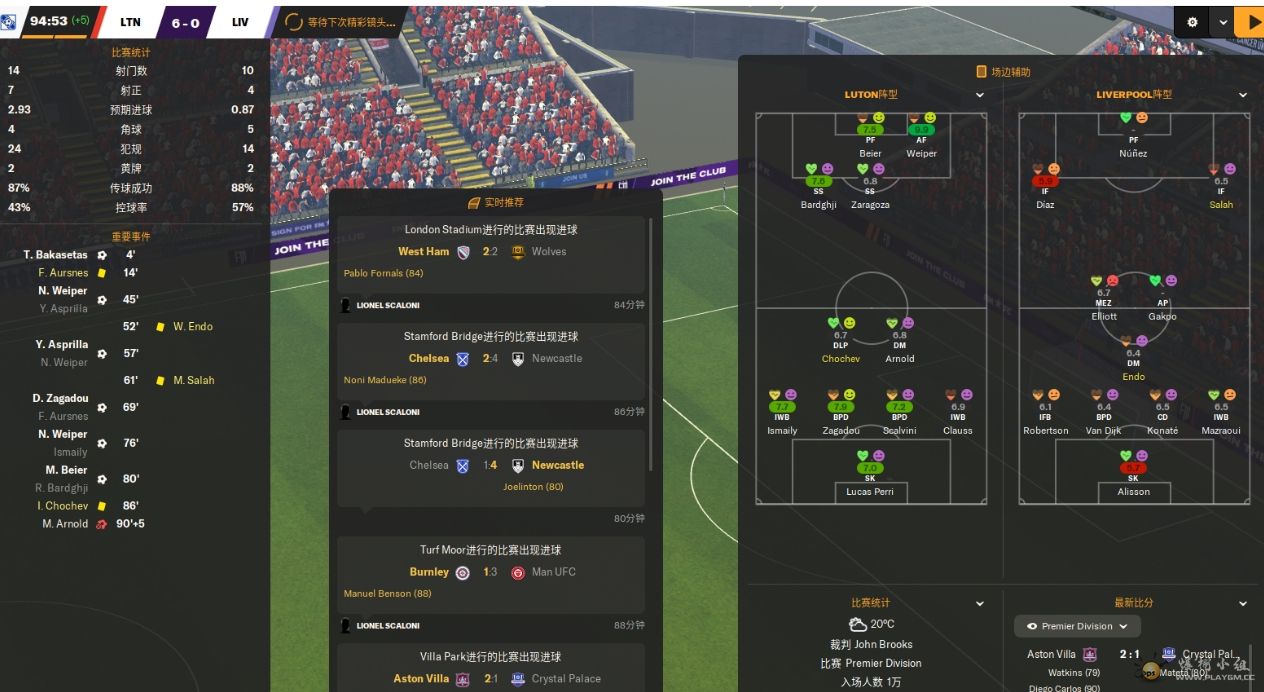Select Alisson in Liverpool's formation

pos(1133,491)
